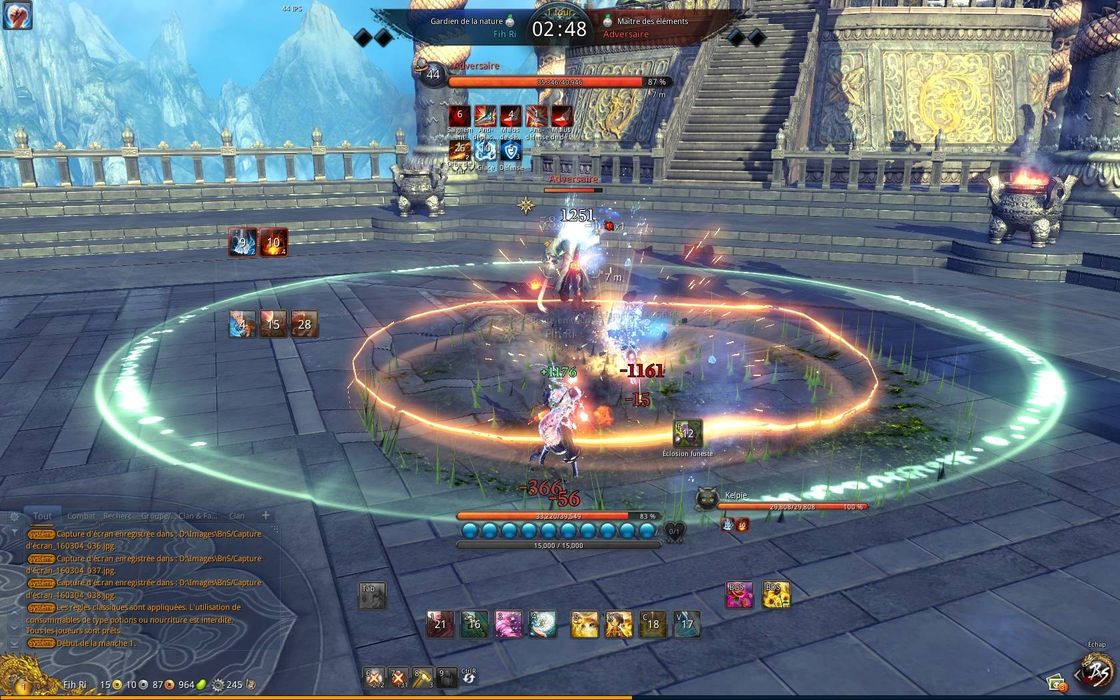
Task: Select the hammer item in slot 8
Action: [x=422, y=678]
